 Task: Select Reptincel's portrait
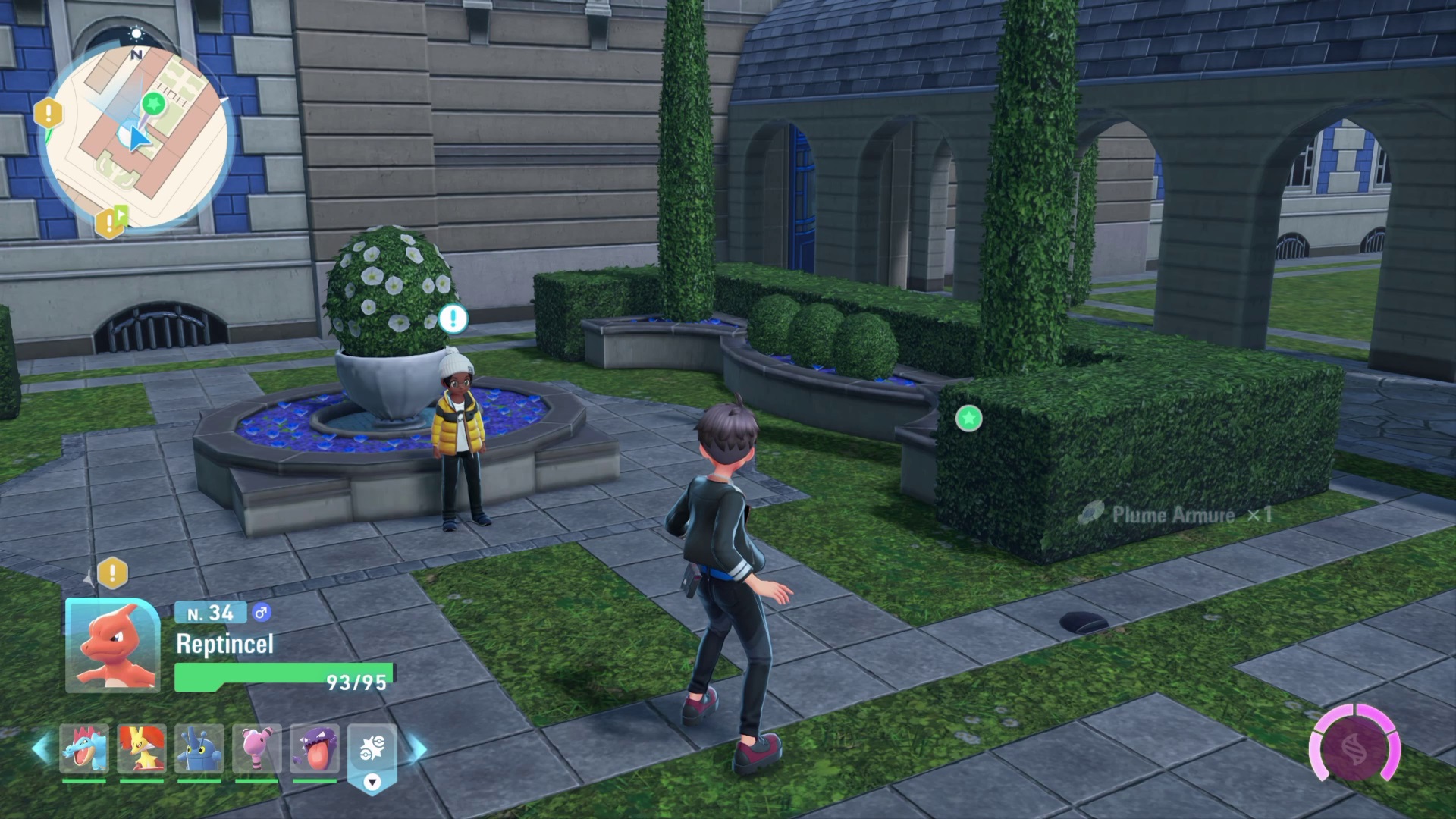113,645
